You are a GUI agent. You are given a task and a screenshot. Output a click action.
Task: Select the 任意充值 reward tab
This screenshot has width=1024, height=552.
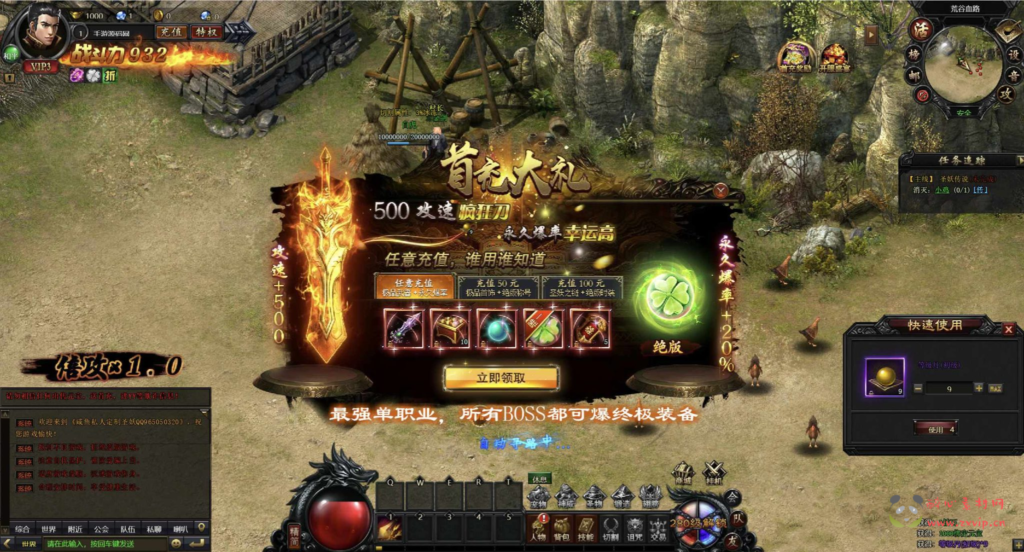coord(414,287)
